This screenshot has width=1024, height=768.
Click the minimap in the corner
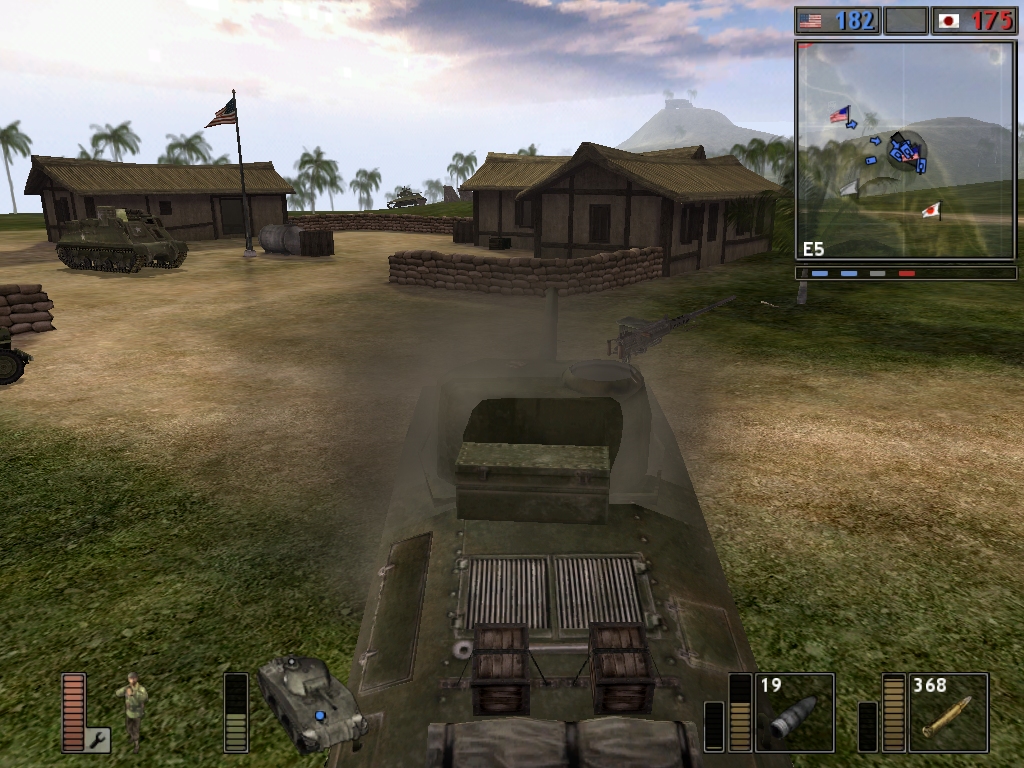[904, 150]
